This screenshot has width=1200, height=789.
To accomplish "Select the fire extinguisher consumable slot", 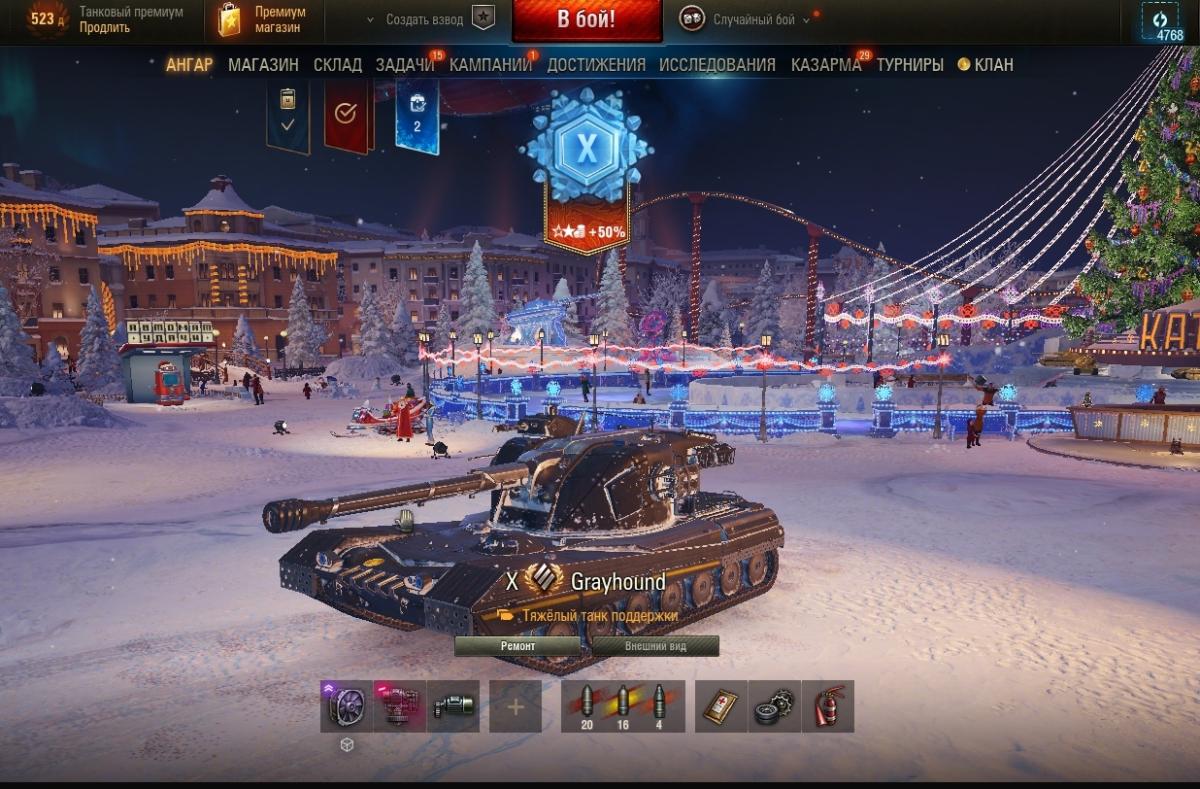I will pos(828,707).
